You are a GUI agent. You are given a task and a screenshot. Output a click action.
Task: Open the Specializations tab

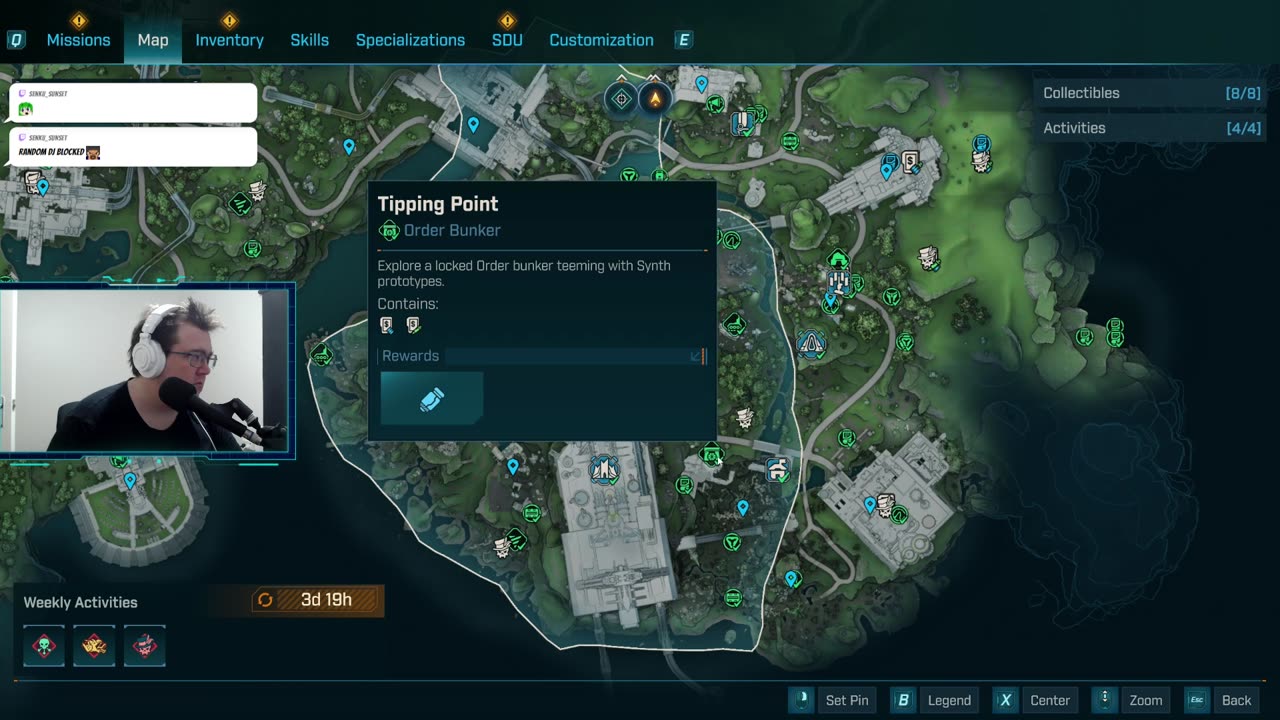click(x=410, y=40)
